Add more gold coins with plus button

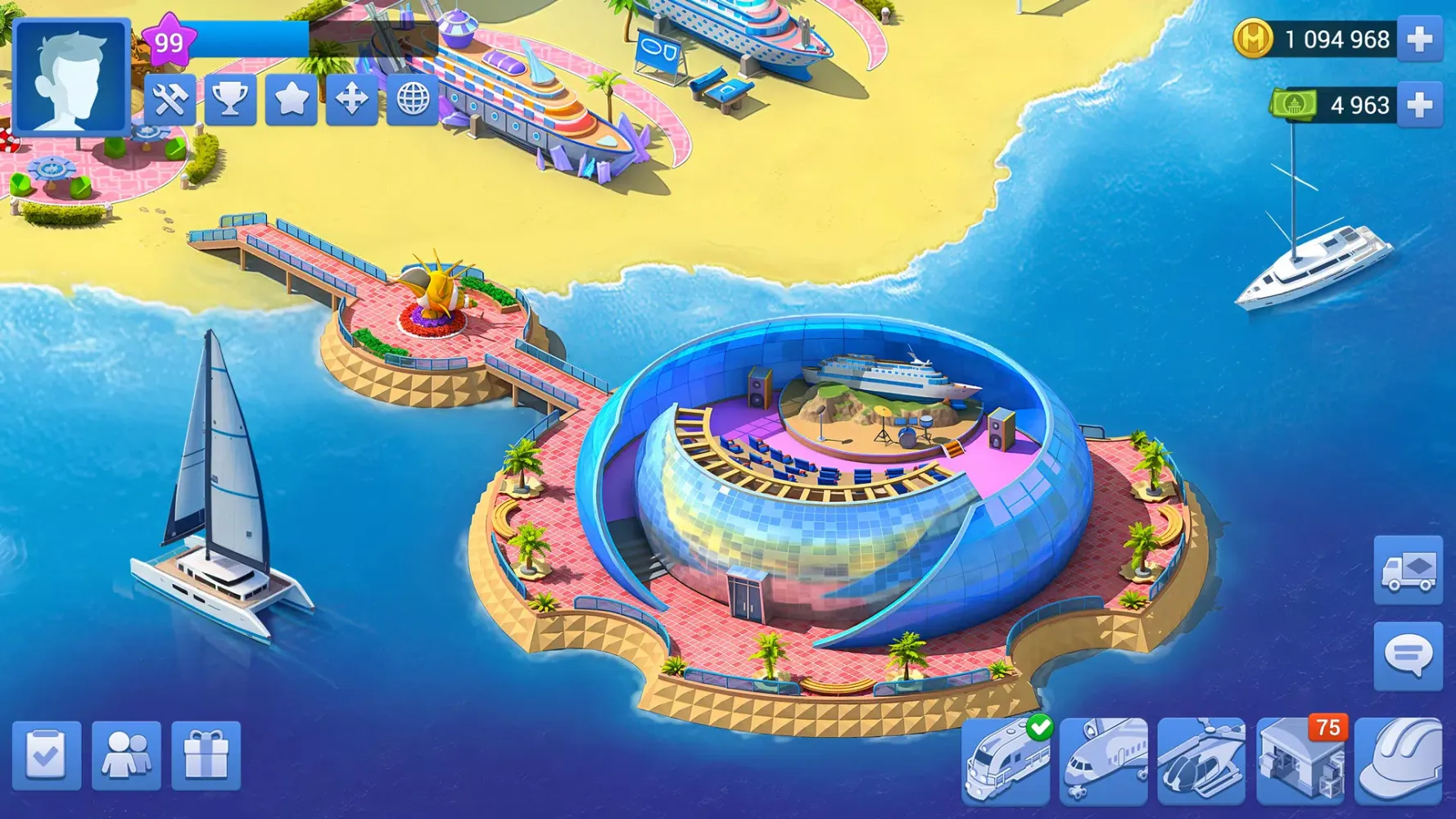[x=1419, y=39]
